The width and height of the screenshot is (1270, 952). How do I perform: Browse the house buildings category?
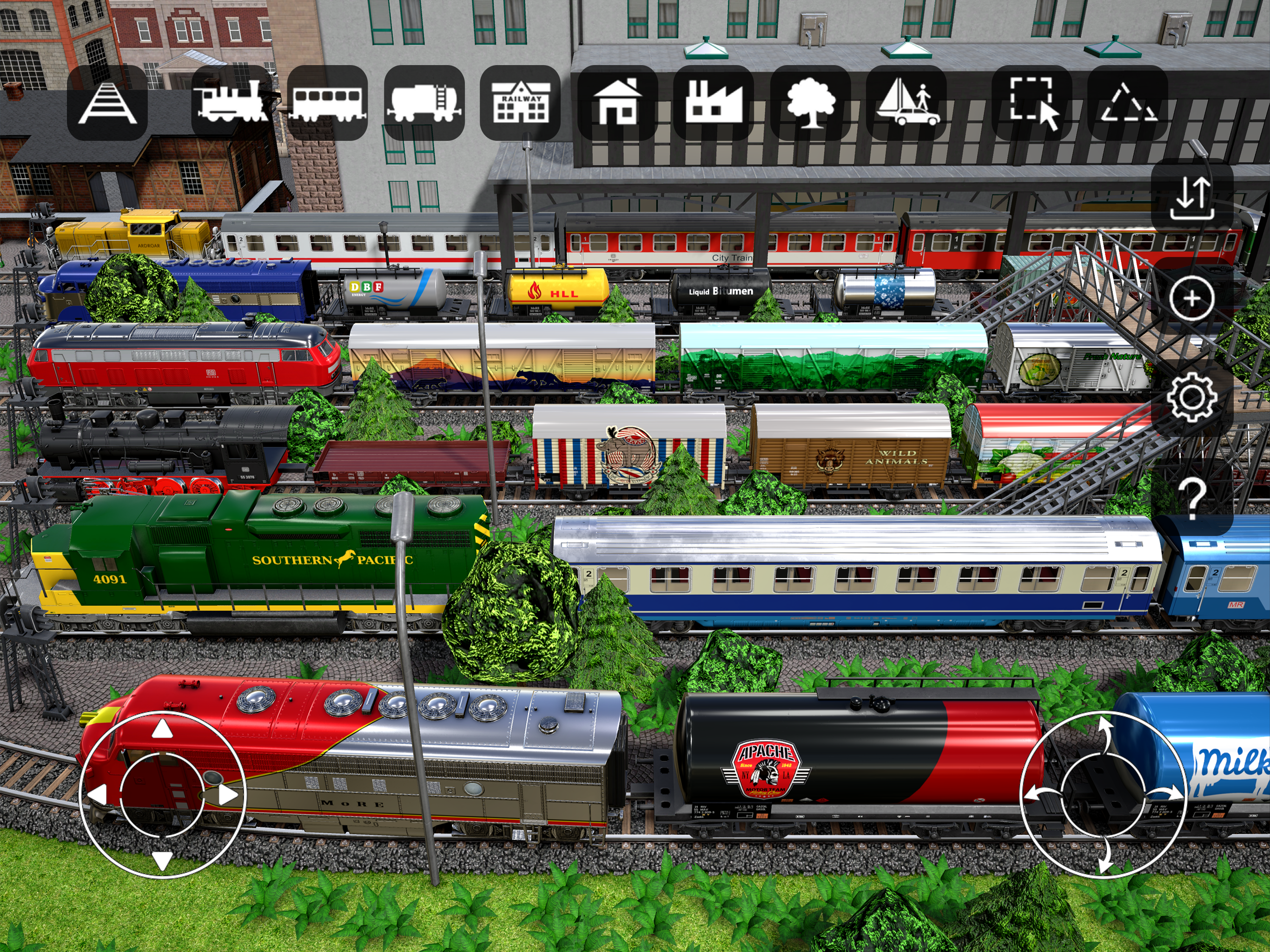pyautogui.click(x=617, y=103)
